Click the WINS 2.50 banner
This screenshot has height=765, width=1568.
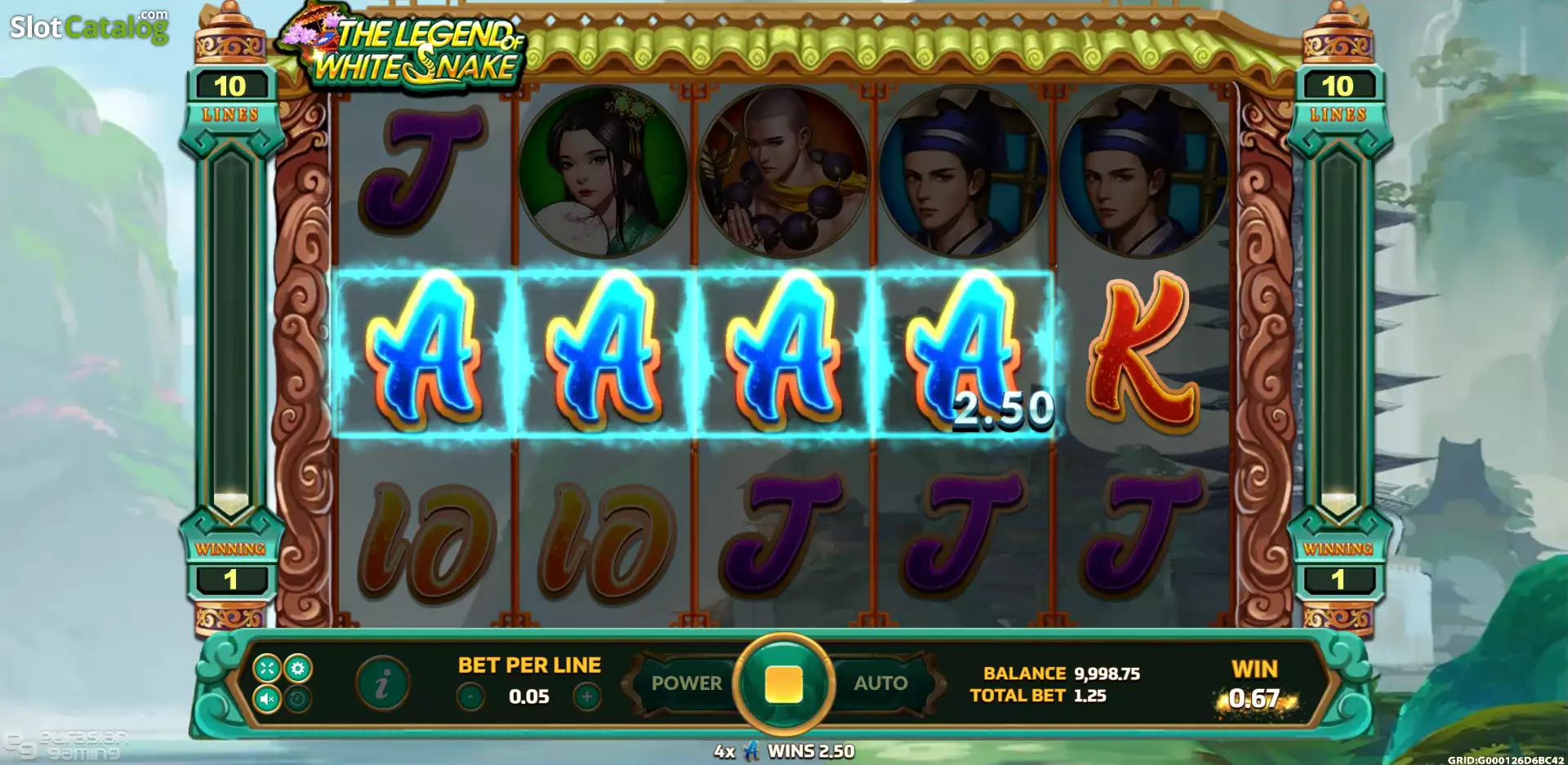[x=784, y=749]
